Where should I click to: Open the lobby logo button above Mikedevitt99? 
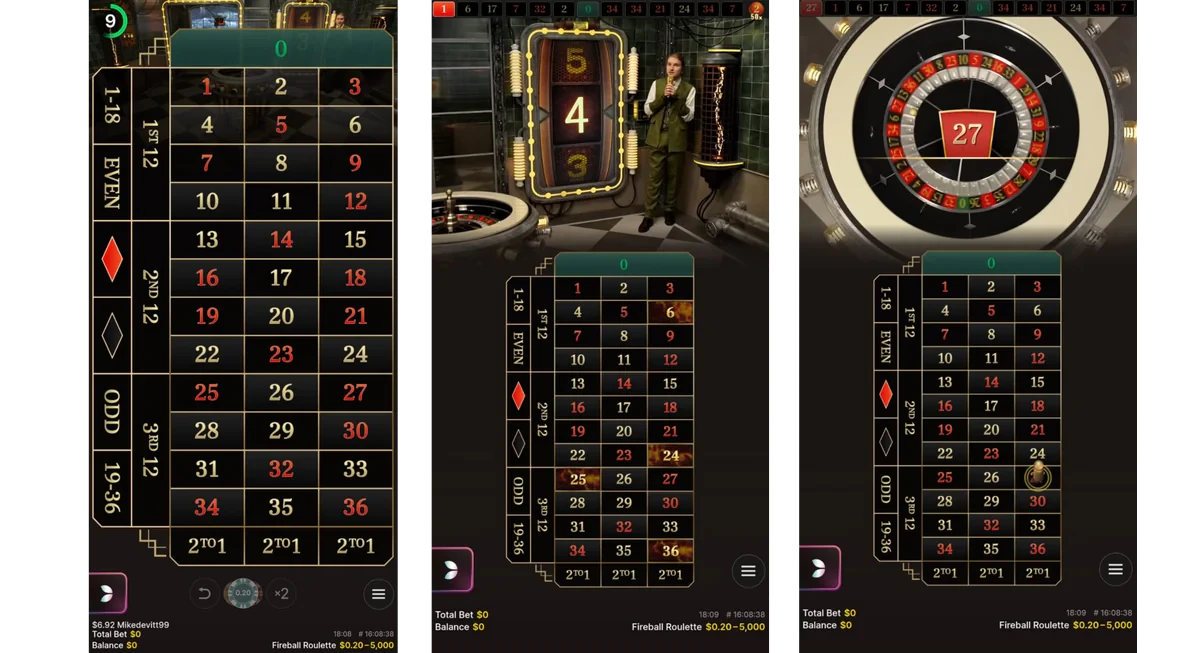(108, 593)
